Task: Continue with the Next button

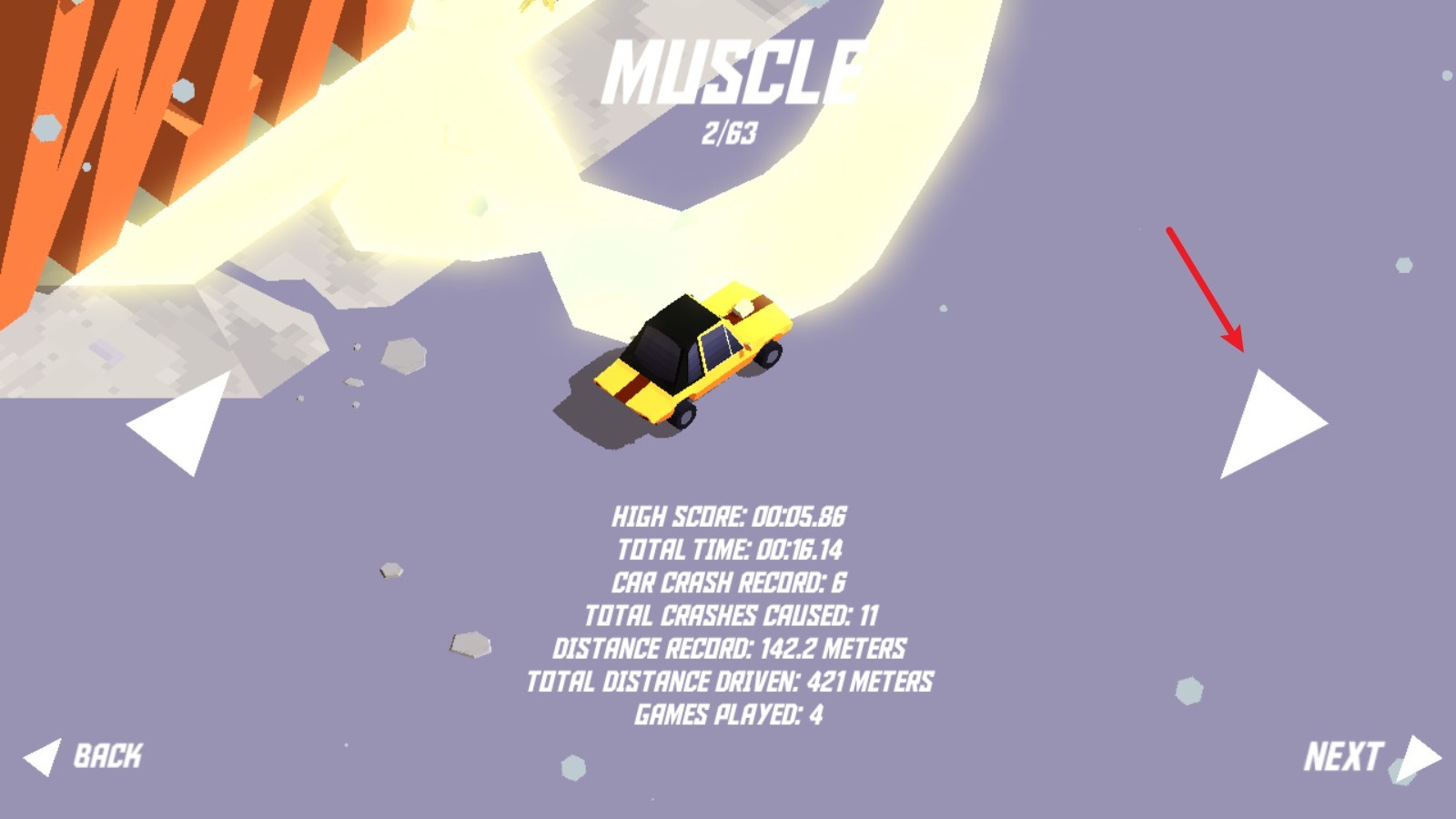Action: (1370, 757)
